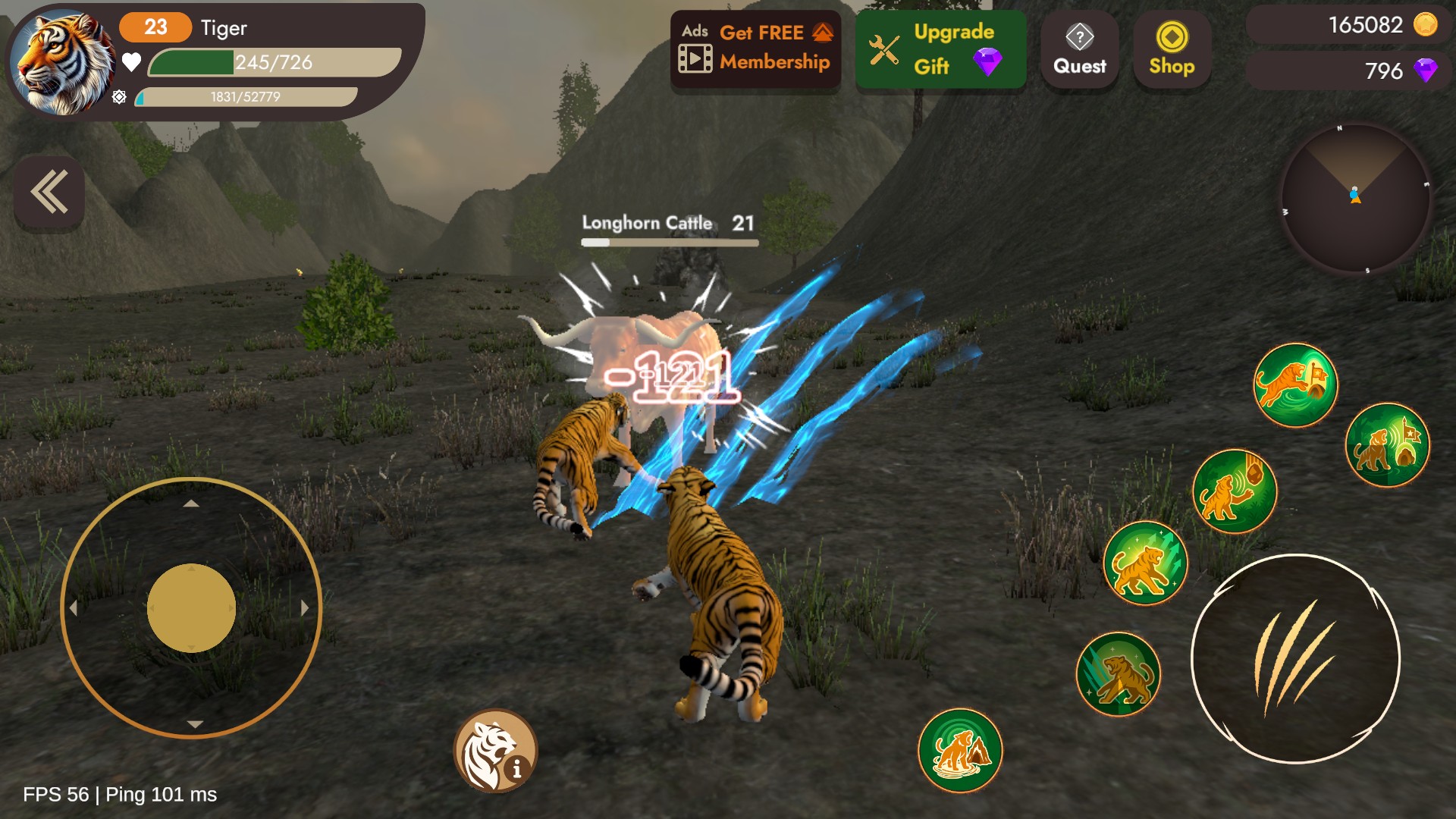Click the purple gem balance counter

[1349, 71]
